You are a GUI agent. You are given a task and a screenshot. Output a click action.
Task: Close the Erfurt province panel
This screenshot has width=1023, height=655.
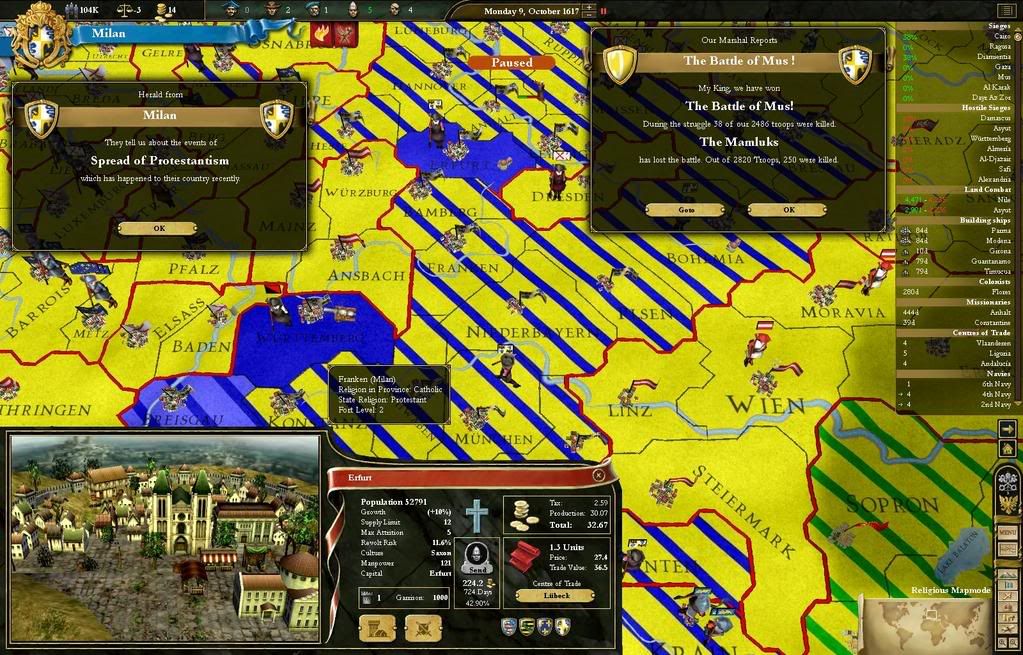point(598,476)
